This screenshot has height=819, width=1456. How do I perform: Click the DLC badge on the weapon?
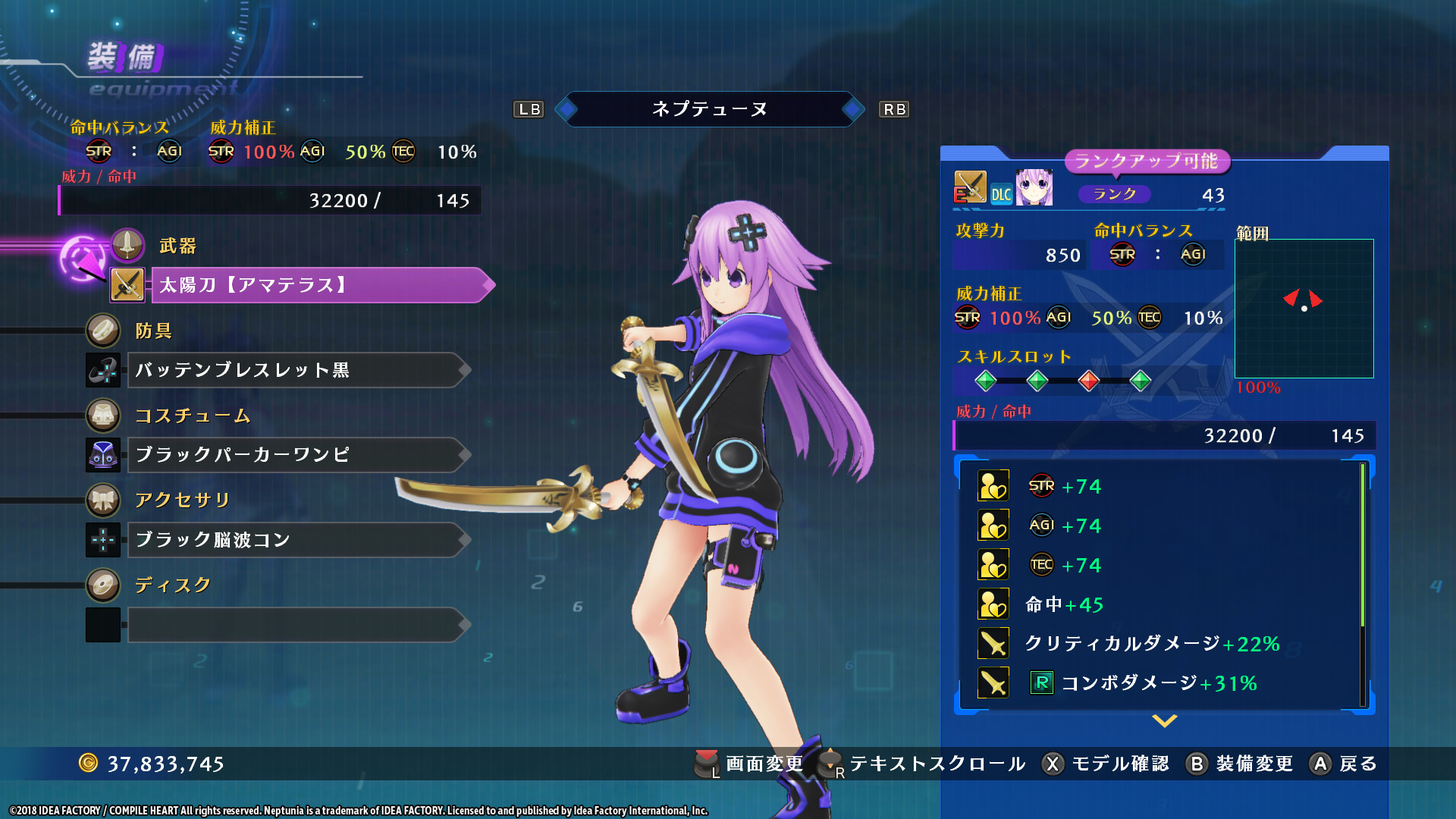[1002, 194]
